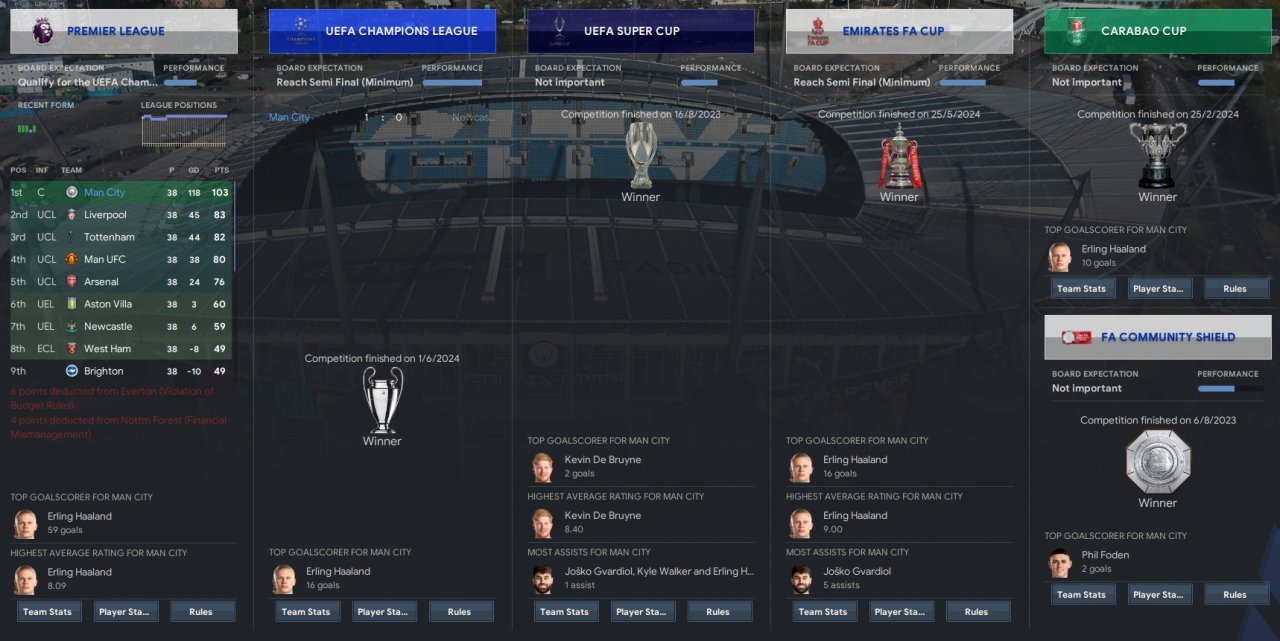Open the FA Community Shield header
Image resolution: width=1280 pixels, height=641 pixels.
tap(1157, 337)
